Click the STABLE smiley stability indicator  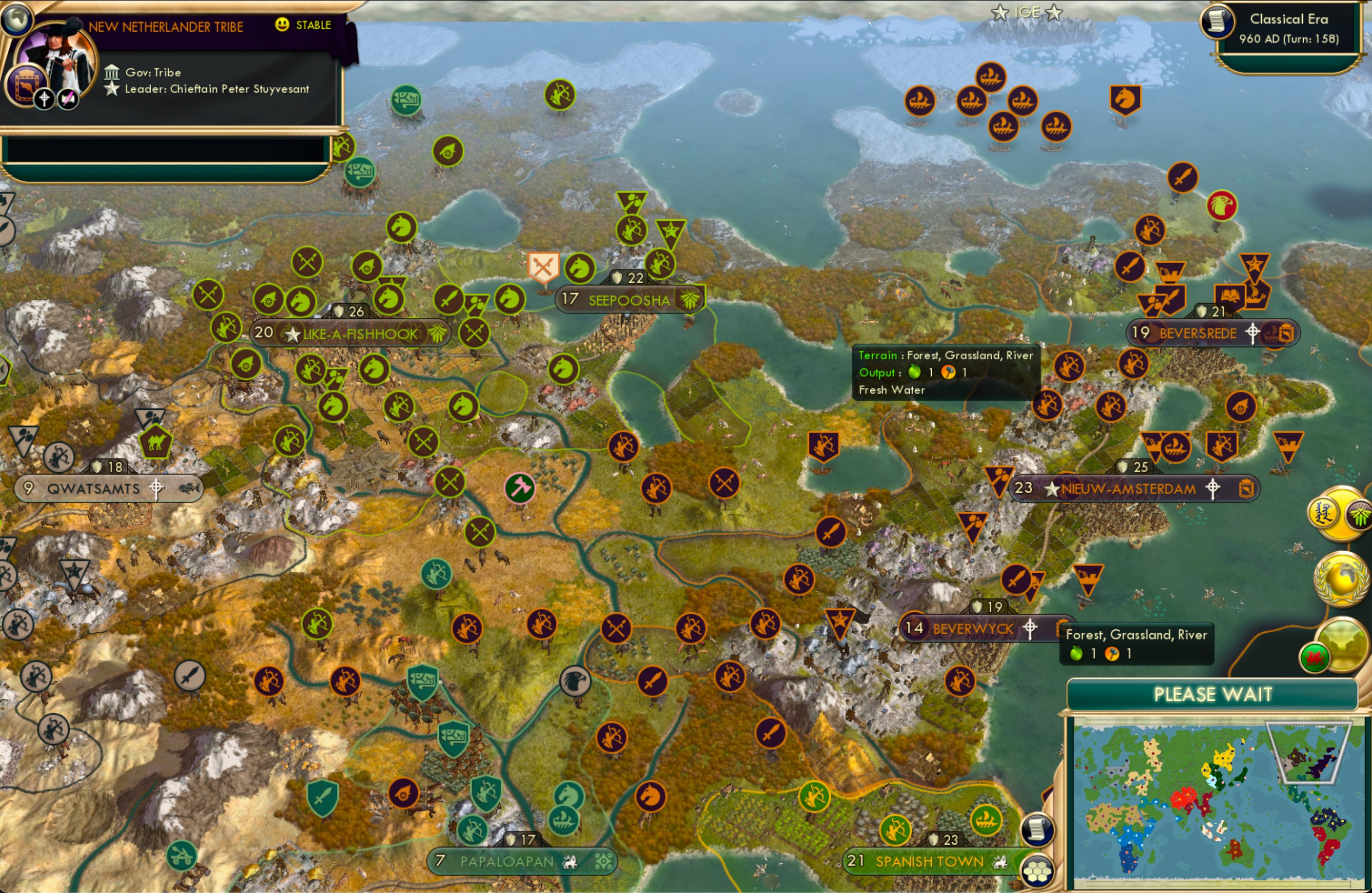281,25
